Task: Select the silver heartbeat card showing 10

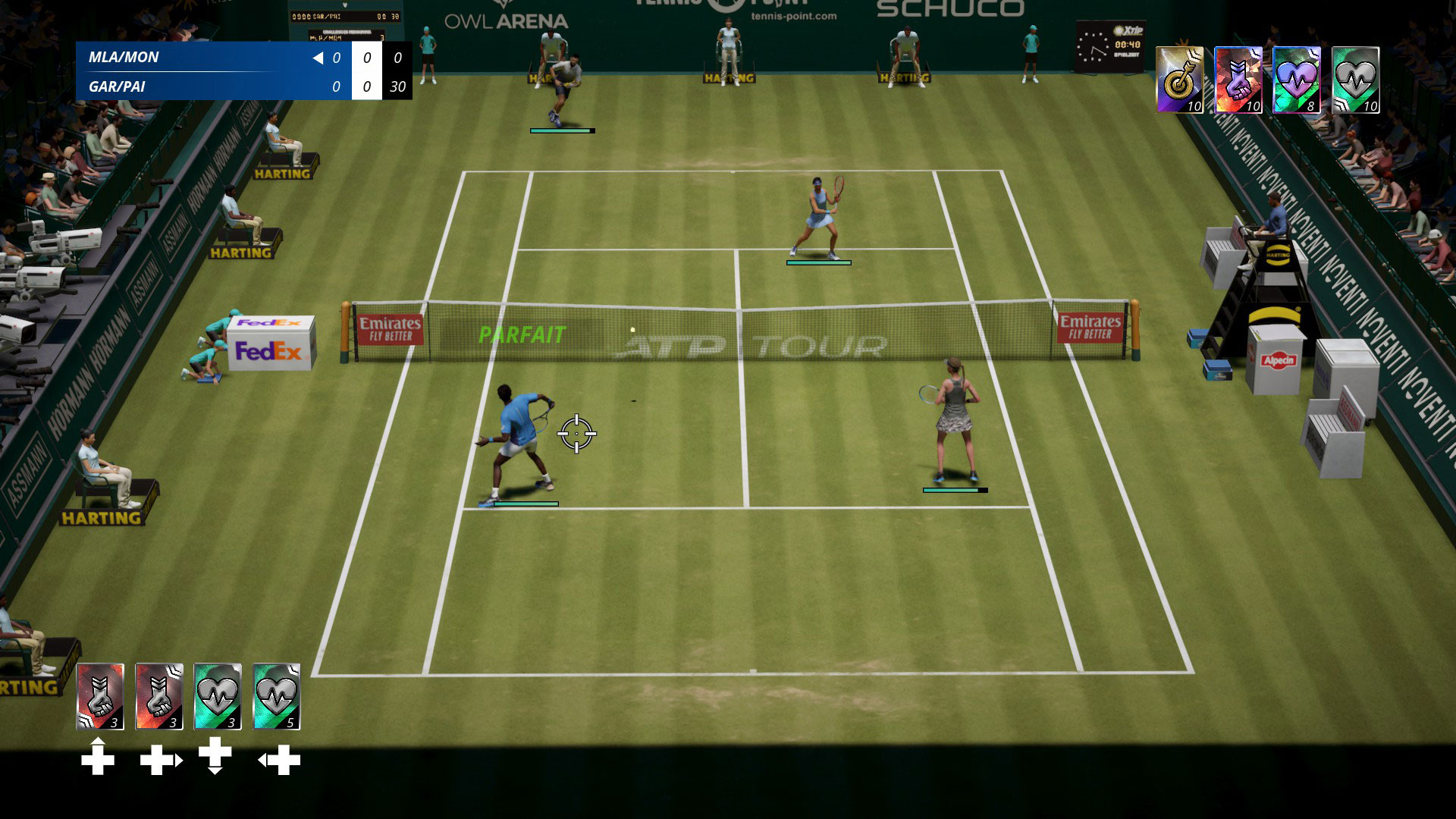Action: [1355, 80]
